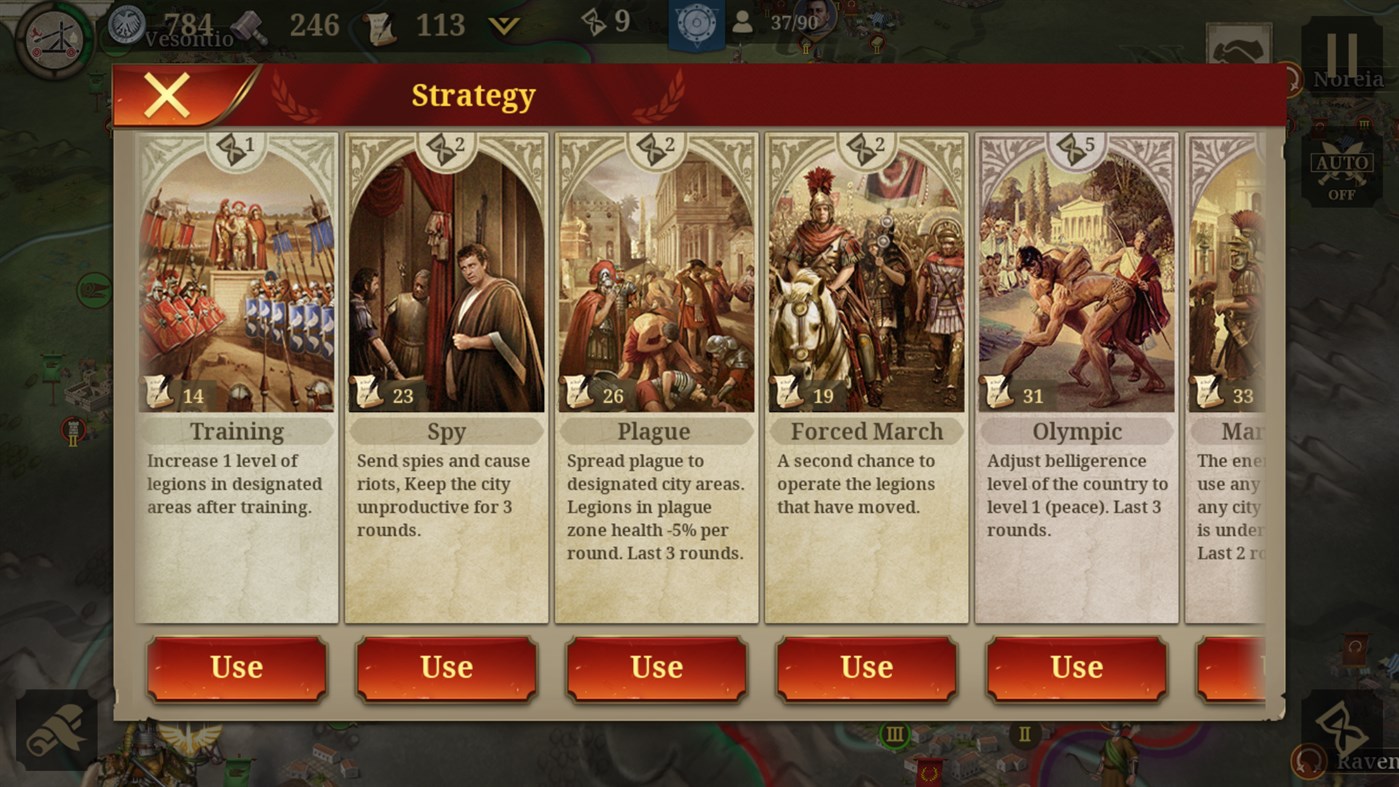Toggle AUTO battle from OFF to ON
Image resolution: width=1399 pixels, height=787 pixels.
pyautogui.click(x=1341, y=172)
